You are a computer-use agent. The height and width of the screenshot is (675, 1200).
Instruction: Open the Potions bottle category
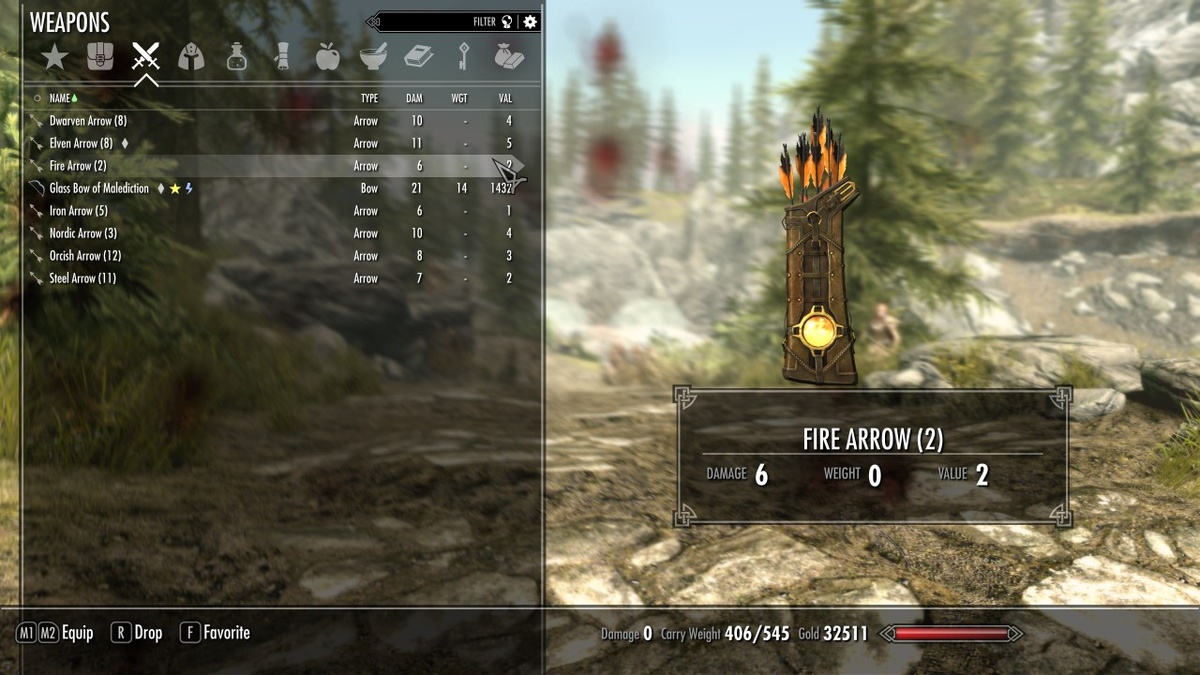pos(237,57)
